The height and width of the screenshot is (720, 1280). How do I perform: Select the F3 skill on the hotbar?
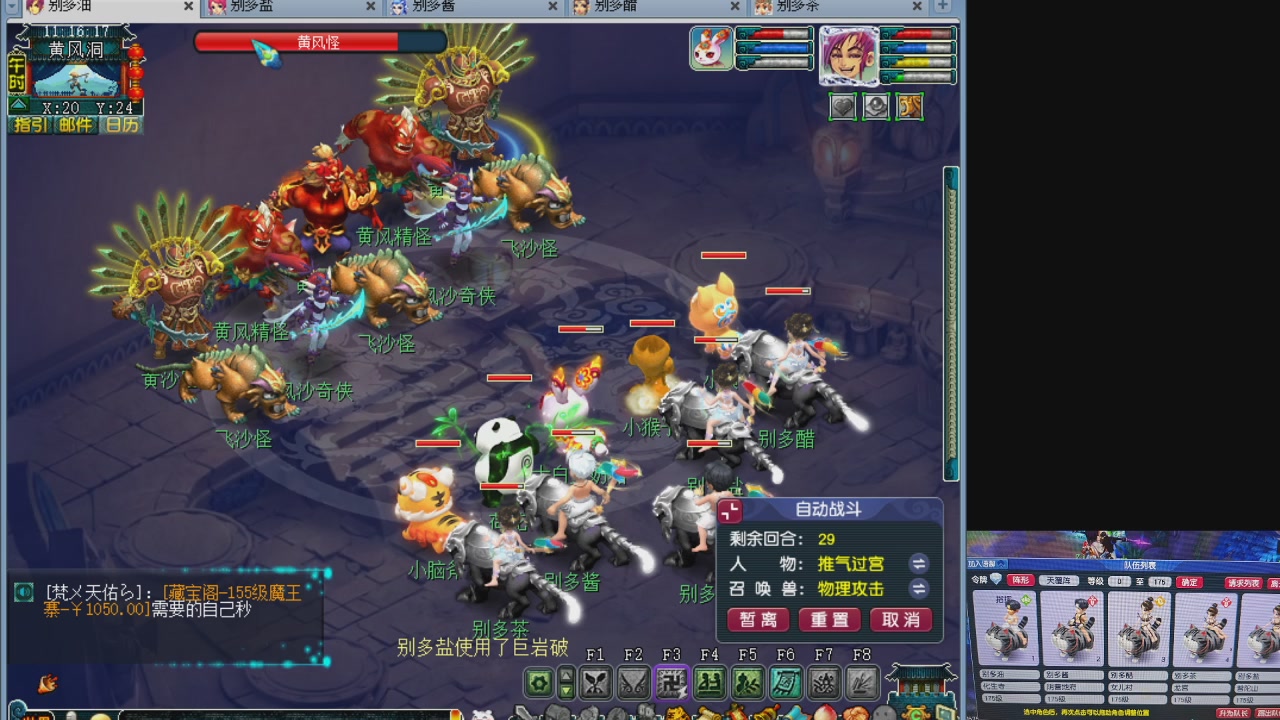[670, 681]
